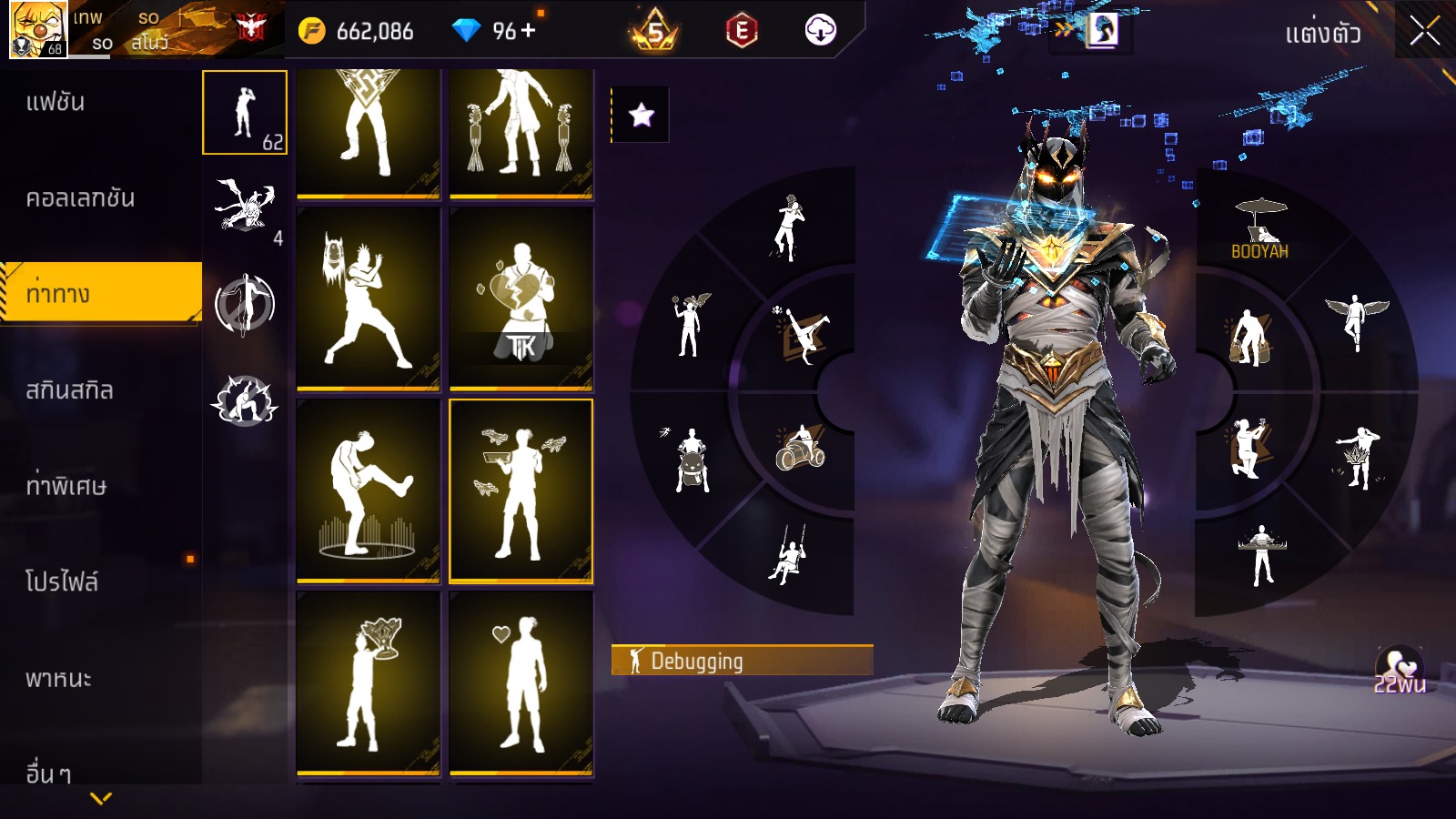The height and width of the screenshot is (819, 1456).
Task: Select the winged angel emote wheel slot
Action: [x=1356, y=320]
